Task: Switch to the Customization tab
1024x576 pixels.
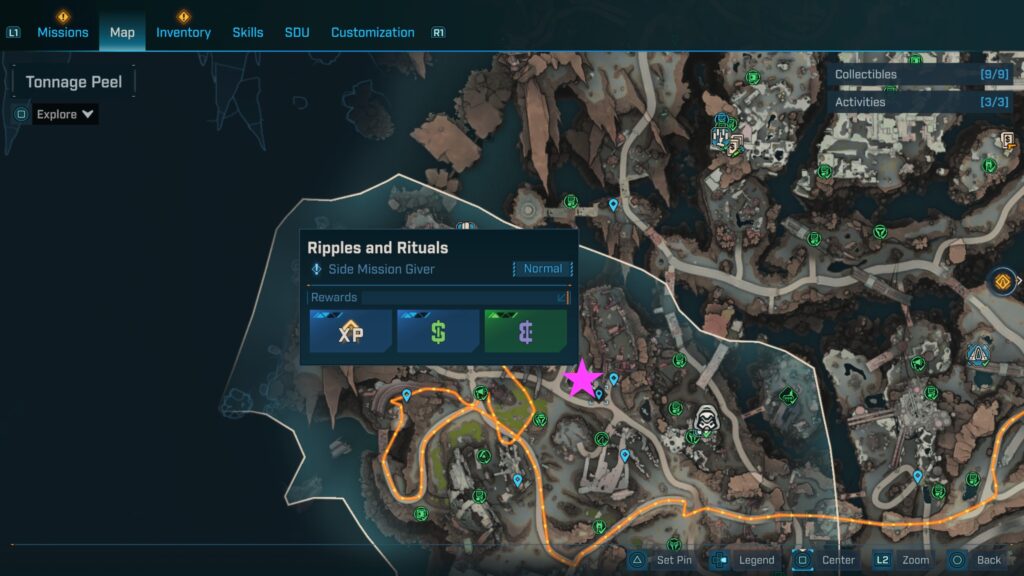Action: click(372, 32)
